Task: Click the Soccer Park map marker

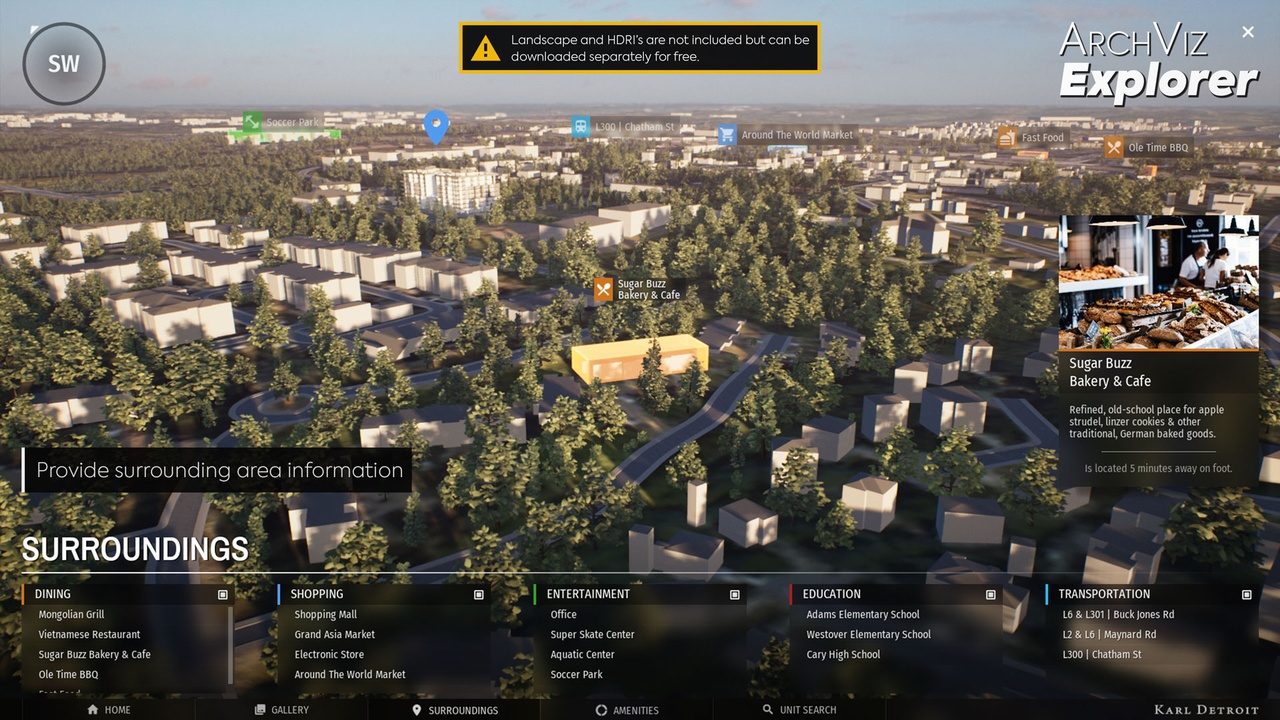Action: (253, 122)
